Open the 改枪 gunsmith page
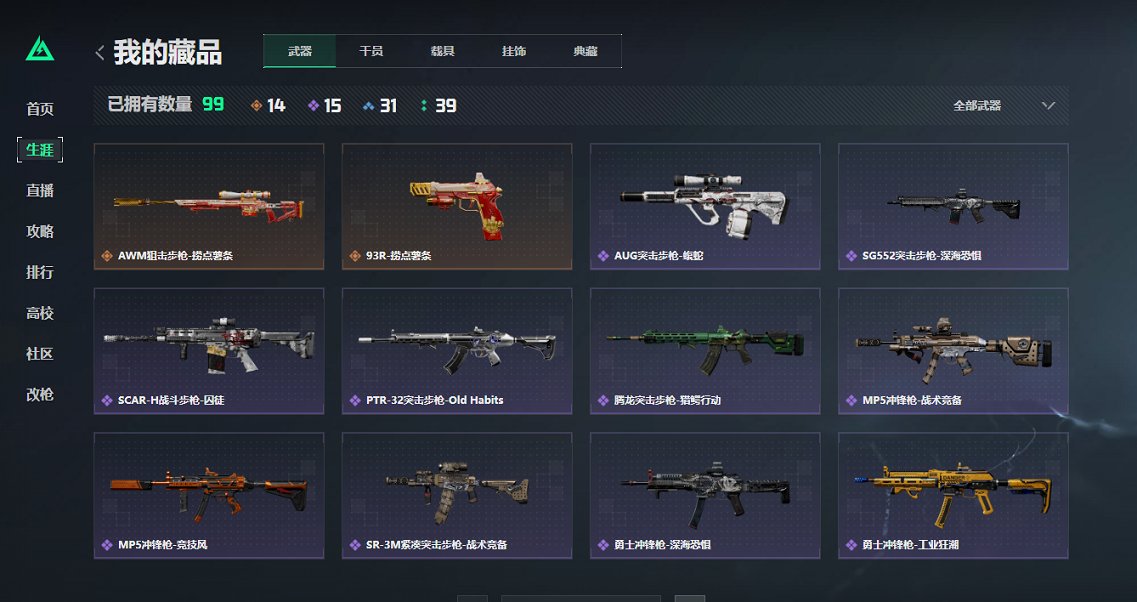This screenshot has height=602, width=1137. 40,395
